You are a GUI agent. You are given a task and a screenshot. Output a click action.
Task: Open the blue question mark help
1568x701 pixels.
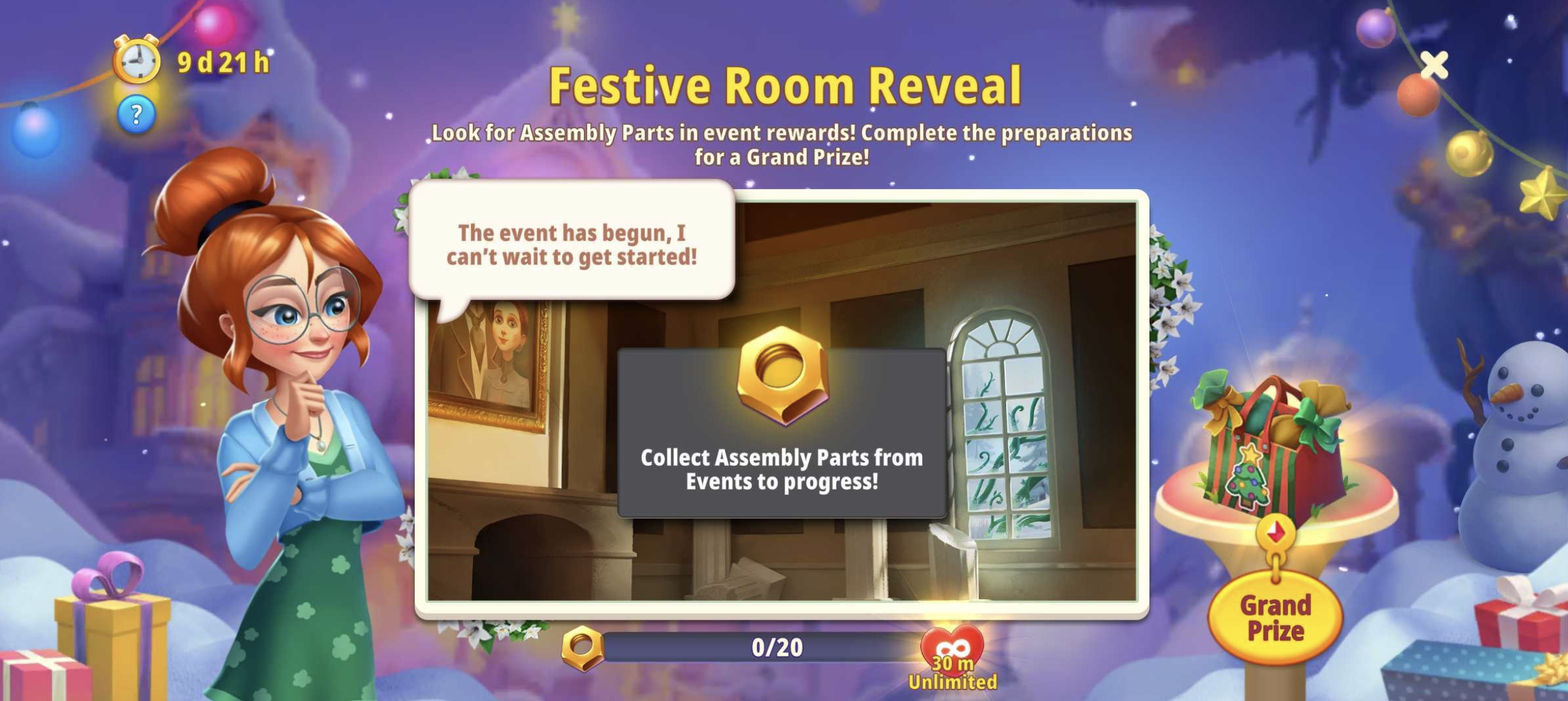(136, 115)
